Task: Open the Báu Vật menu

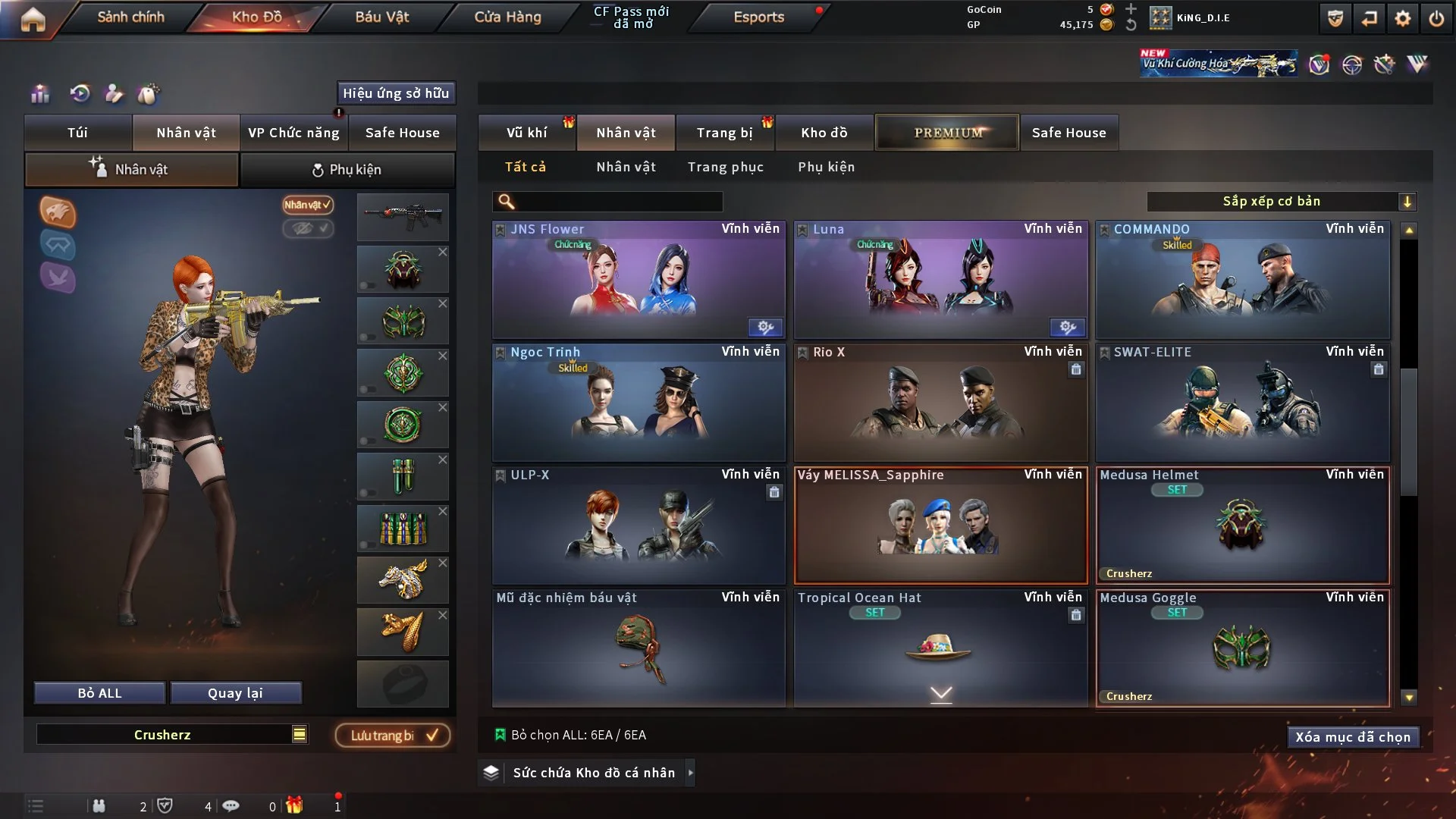Action: [x=381, y=17]
